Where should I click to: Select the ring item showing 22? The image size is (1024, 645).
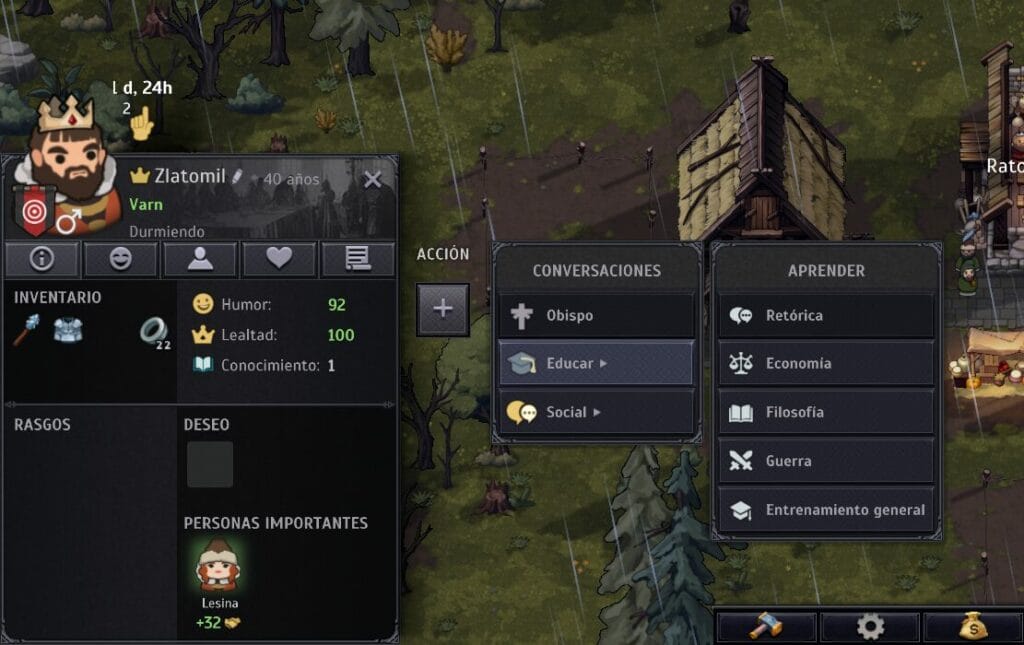(154, 332)
